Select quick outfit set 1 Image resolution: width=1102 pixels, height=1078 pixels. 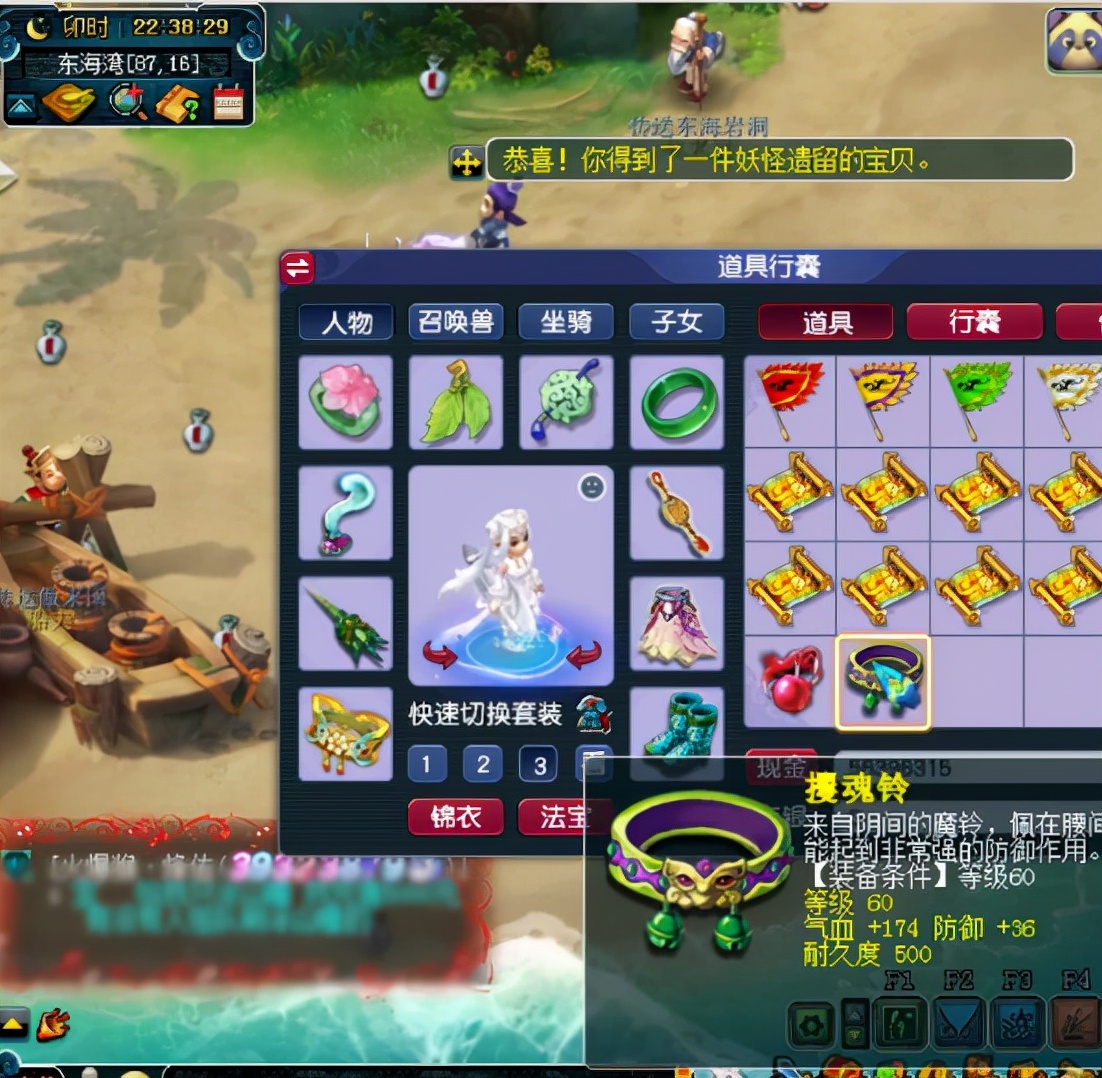[x=426, y=765]
